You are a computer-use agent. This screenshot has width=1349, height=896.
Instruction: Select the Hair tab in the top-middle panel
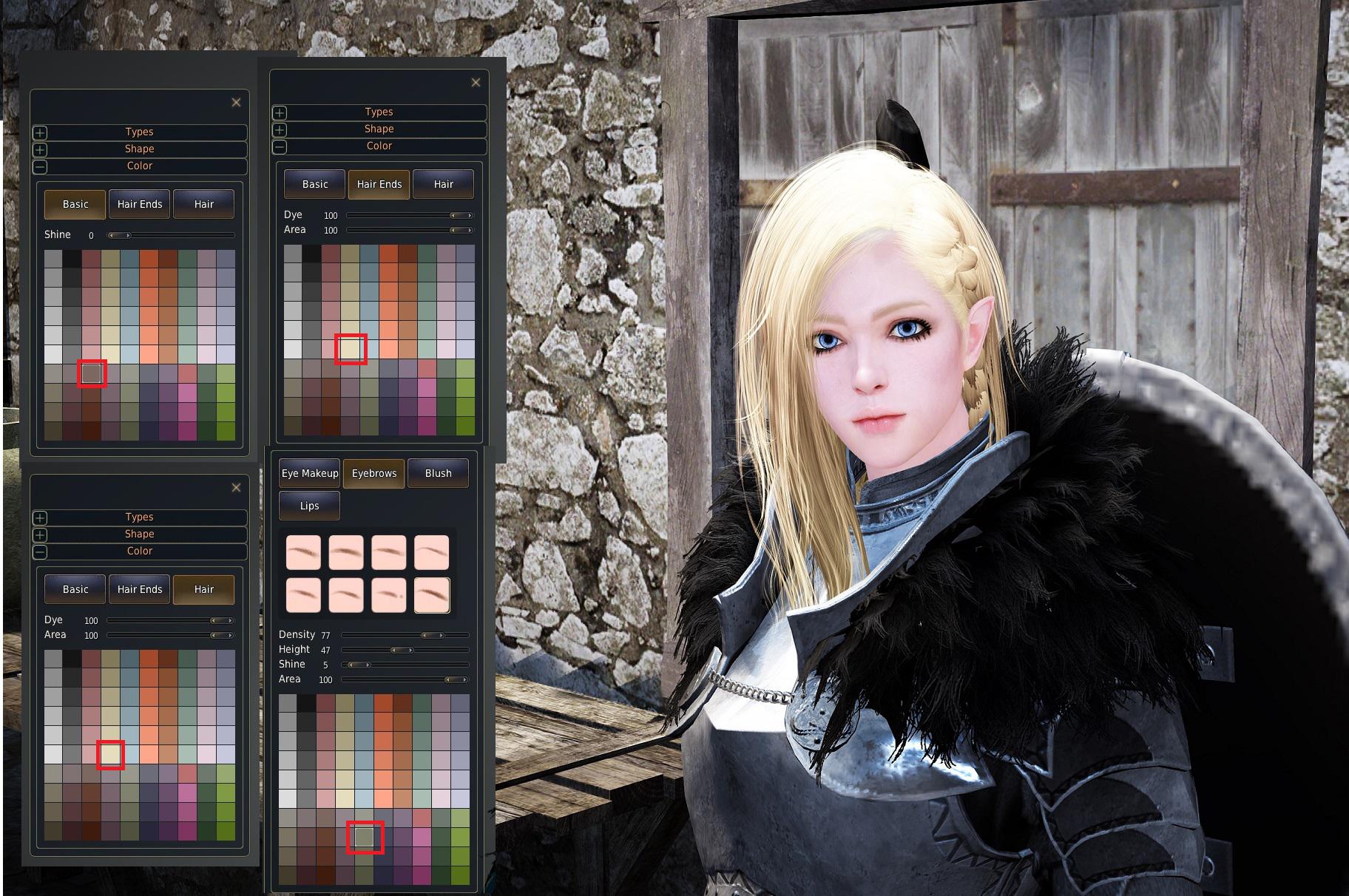tap(443, 184)
